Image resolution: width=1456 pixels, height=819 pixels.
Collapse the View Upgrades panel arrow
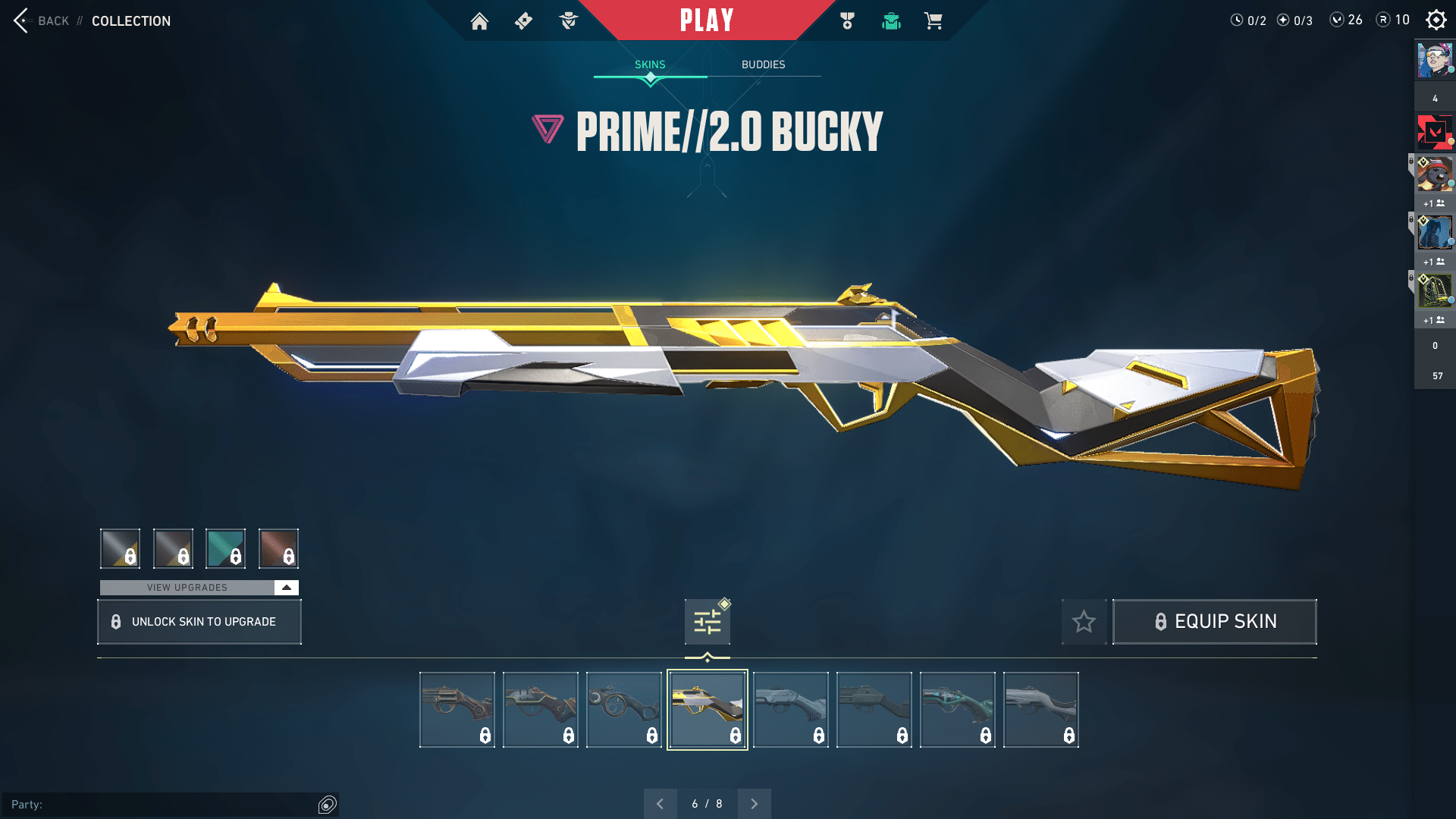286,587
